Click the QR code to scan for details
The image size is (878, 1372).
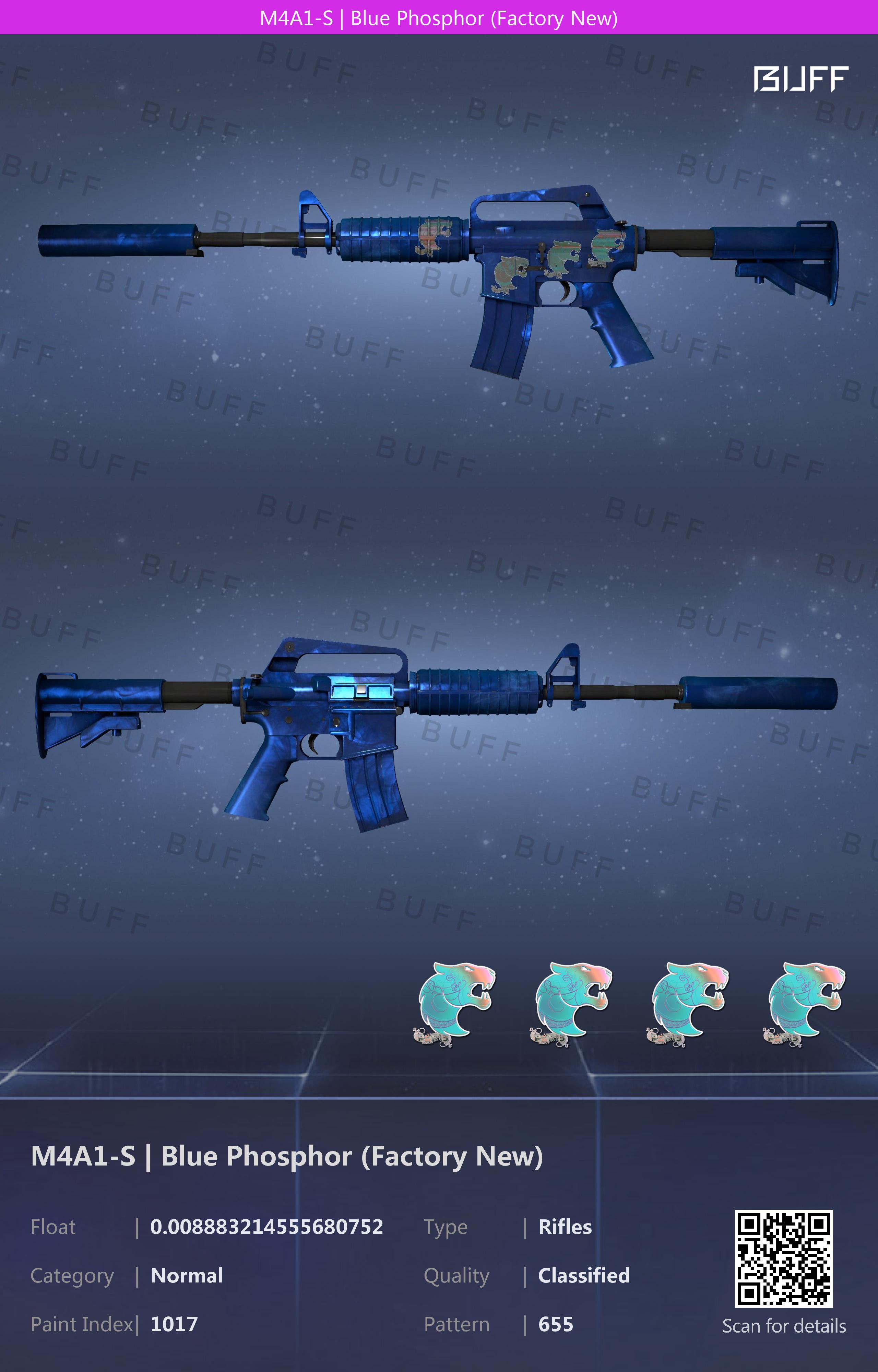(783, 1258)
